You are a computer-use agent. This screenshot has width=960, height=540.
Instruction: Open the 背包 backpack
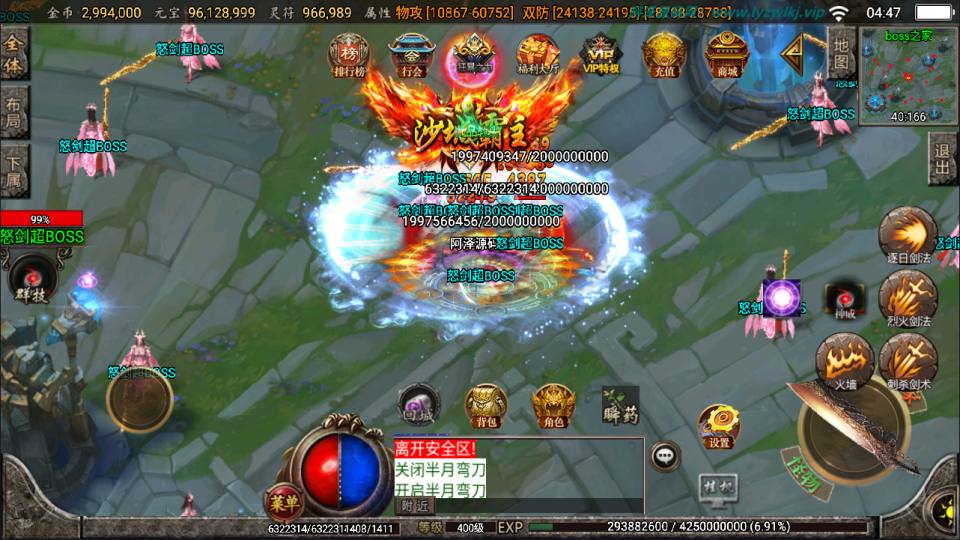[486, 404]
